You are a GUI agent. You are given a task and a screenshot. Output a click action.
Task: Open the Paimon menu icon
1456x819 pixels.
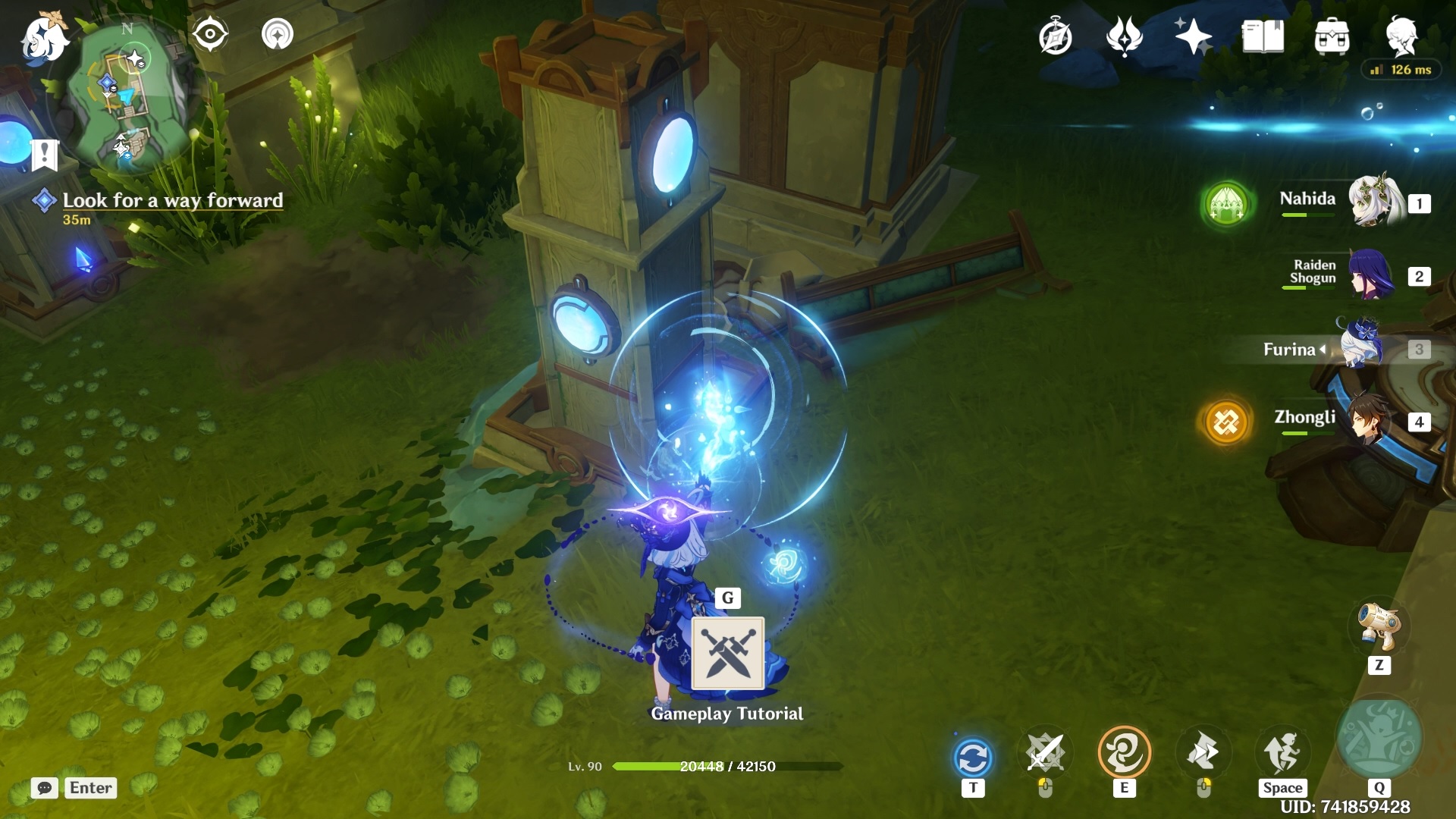tap(44, 38)
